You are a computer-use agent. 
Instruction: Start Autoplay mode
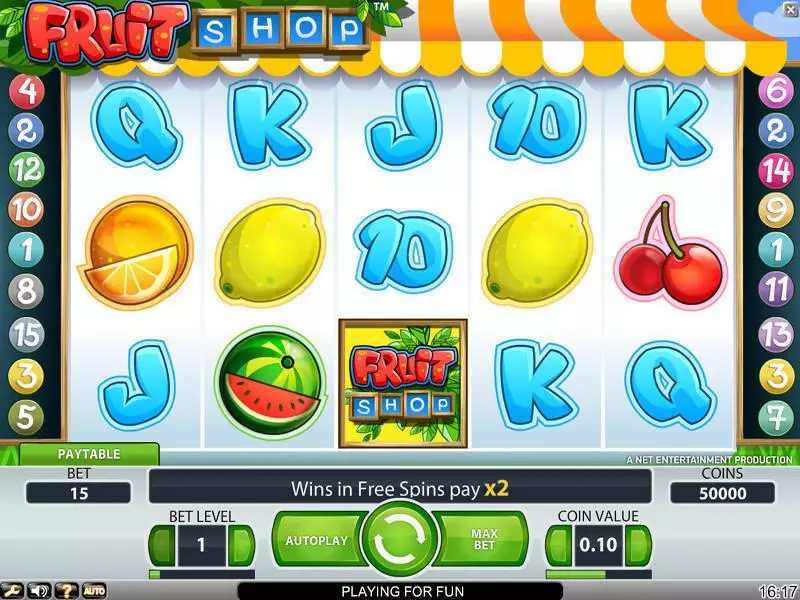pyautogui.click(x=316, y=540)
